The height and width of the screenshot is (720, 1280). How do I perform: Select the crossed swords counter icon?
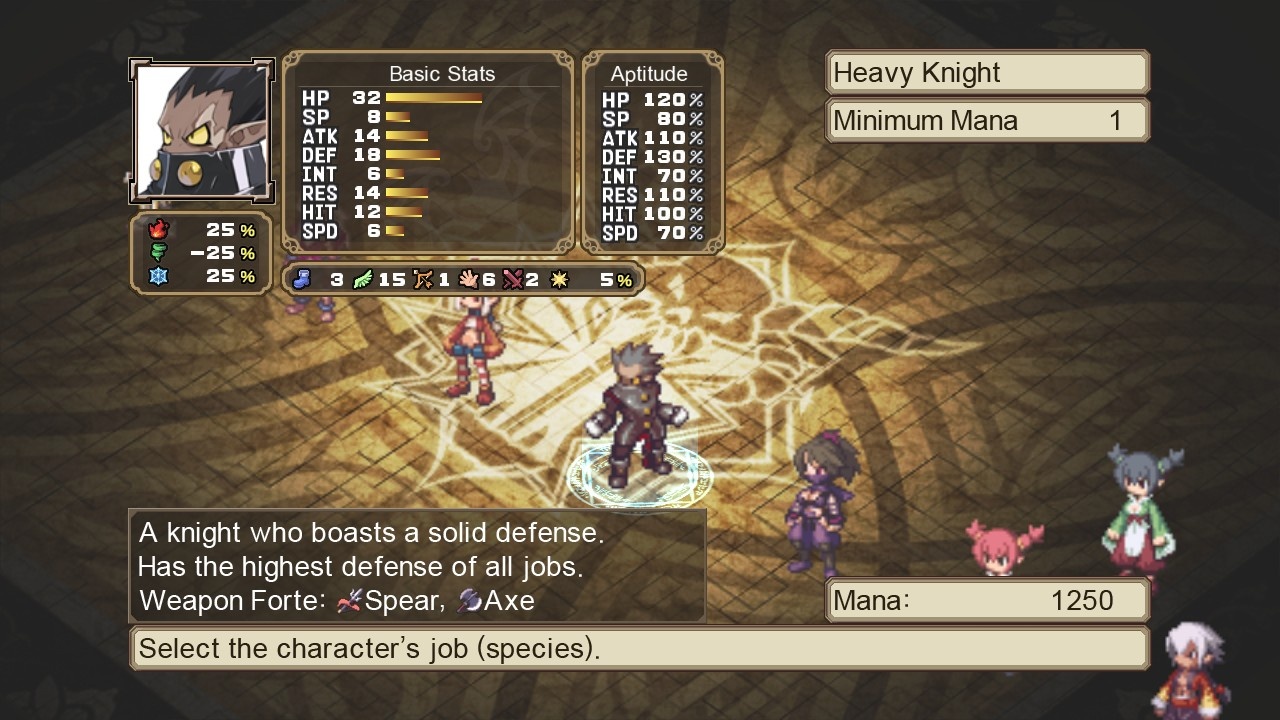click(x=513, y=279)
